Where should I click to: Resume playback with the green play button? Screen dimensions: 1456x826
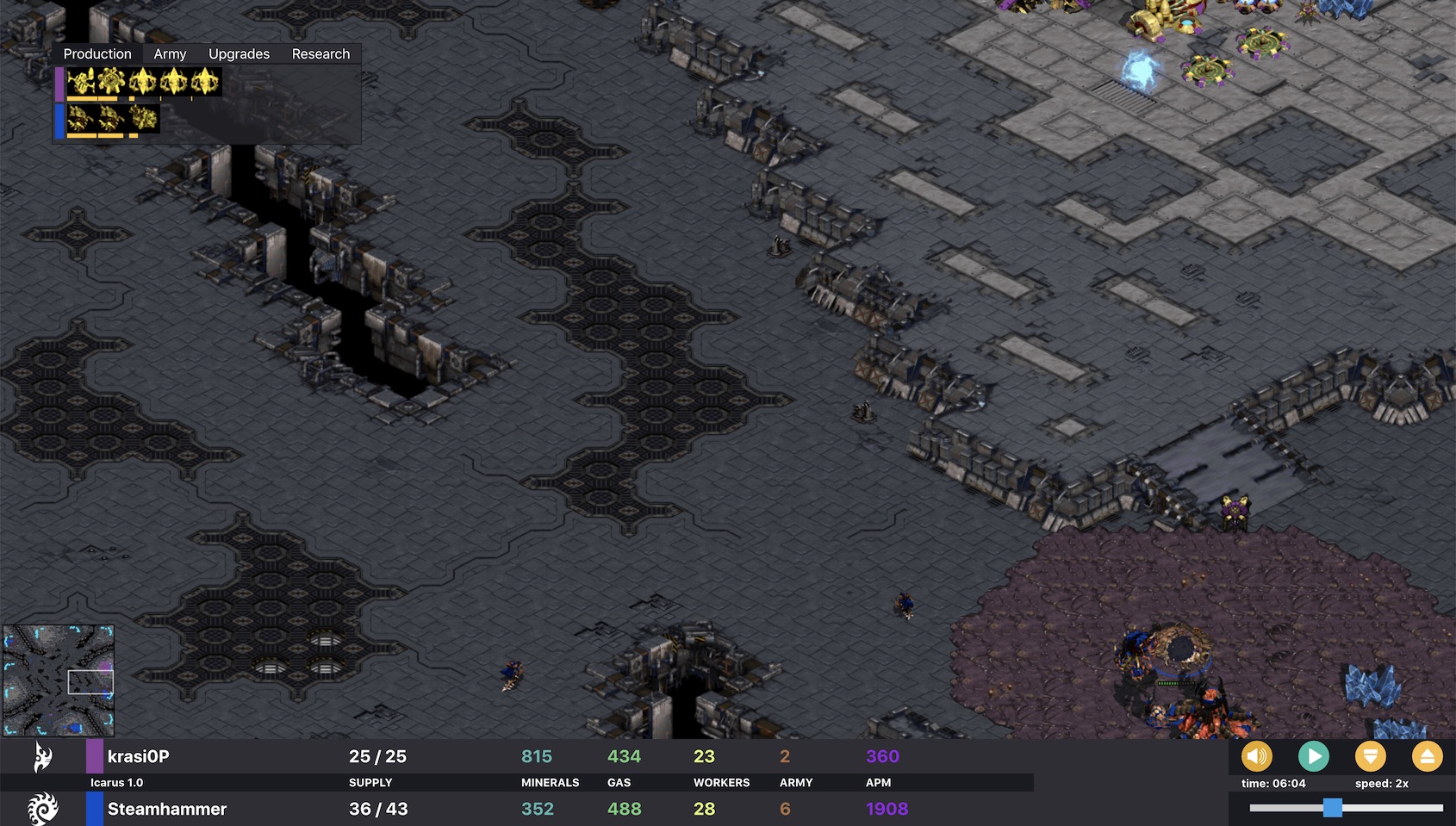pyautogui.click(x=1313, y=757)
